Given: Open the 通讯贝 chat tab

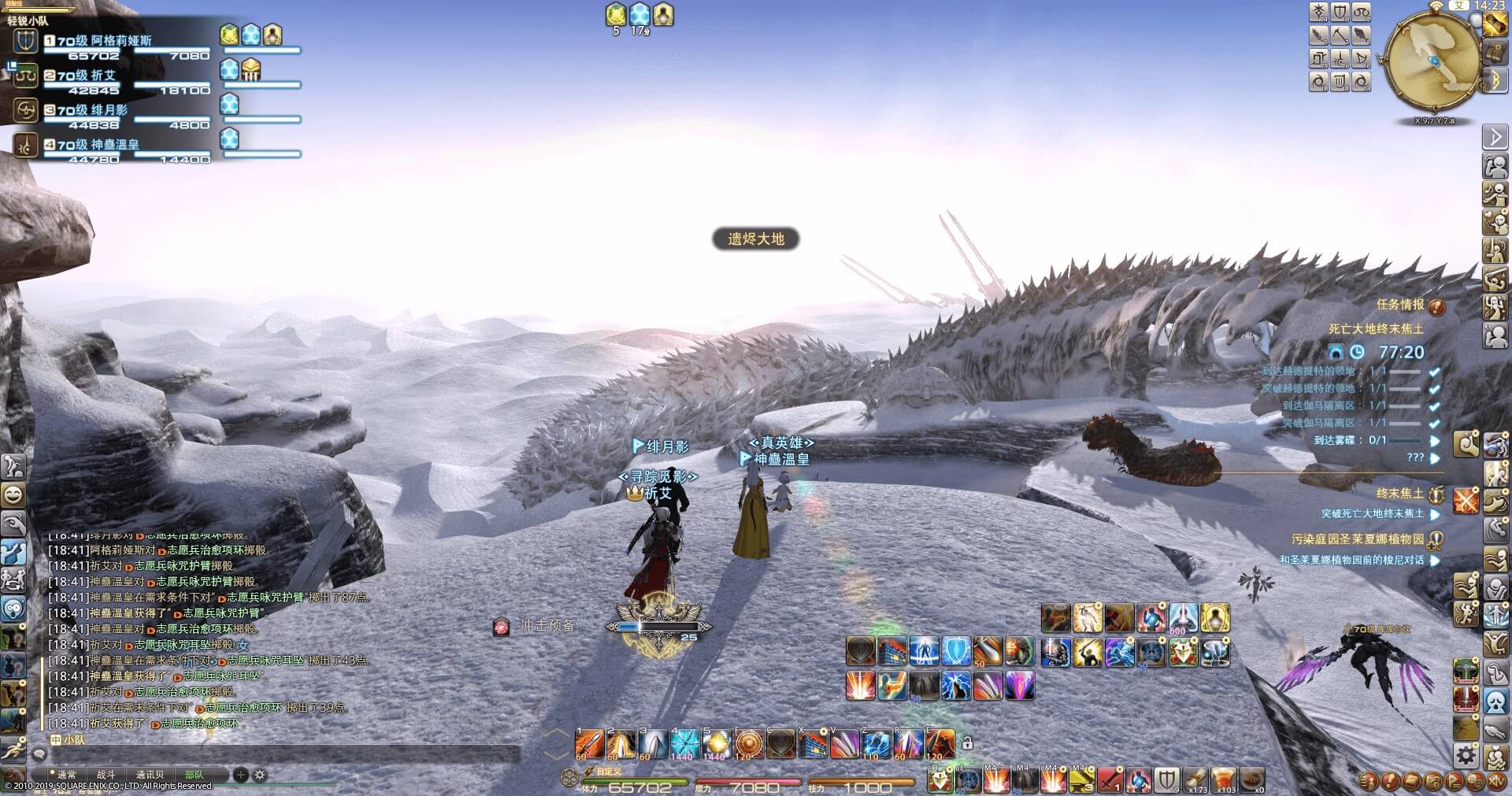Looking at the screenshot, I should coord(150,775).
